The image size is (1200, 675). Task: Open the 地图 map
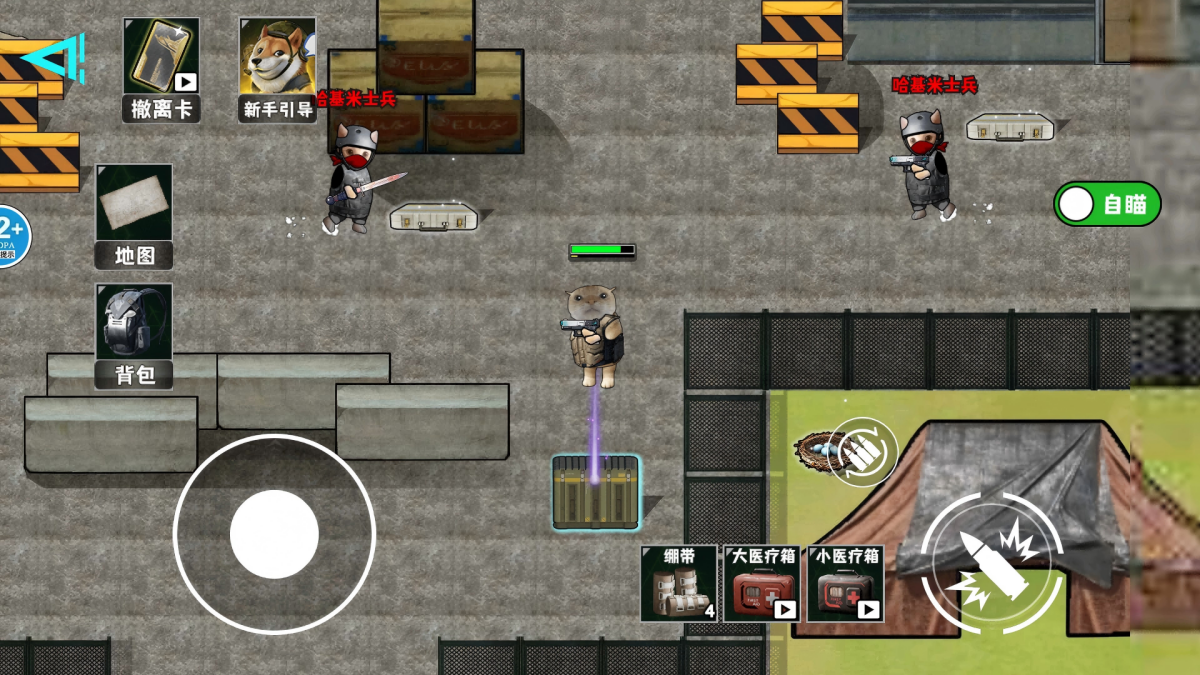click(x=134, y=216)
